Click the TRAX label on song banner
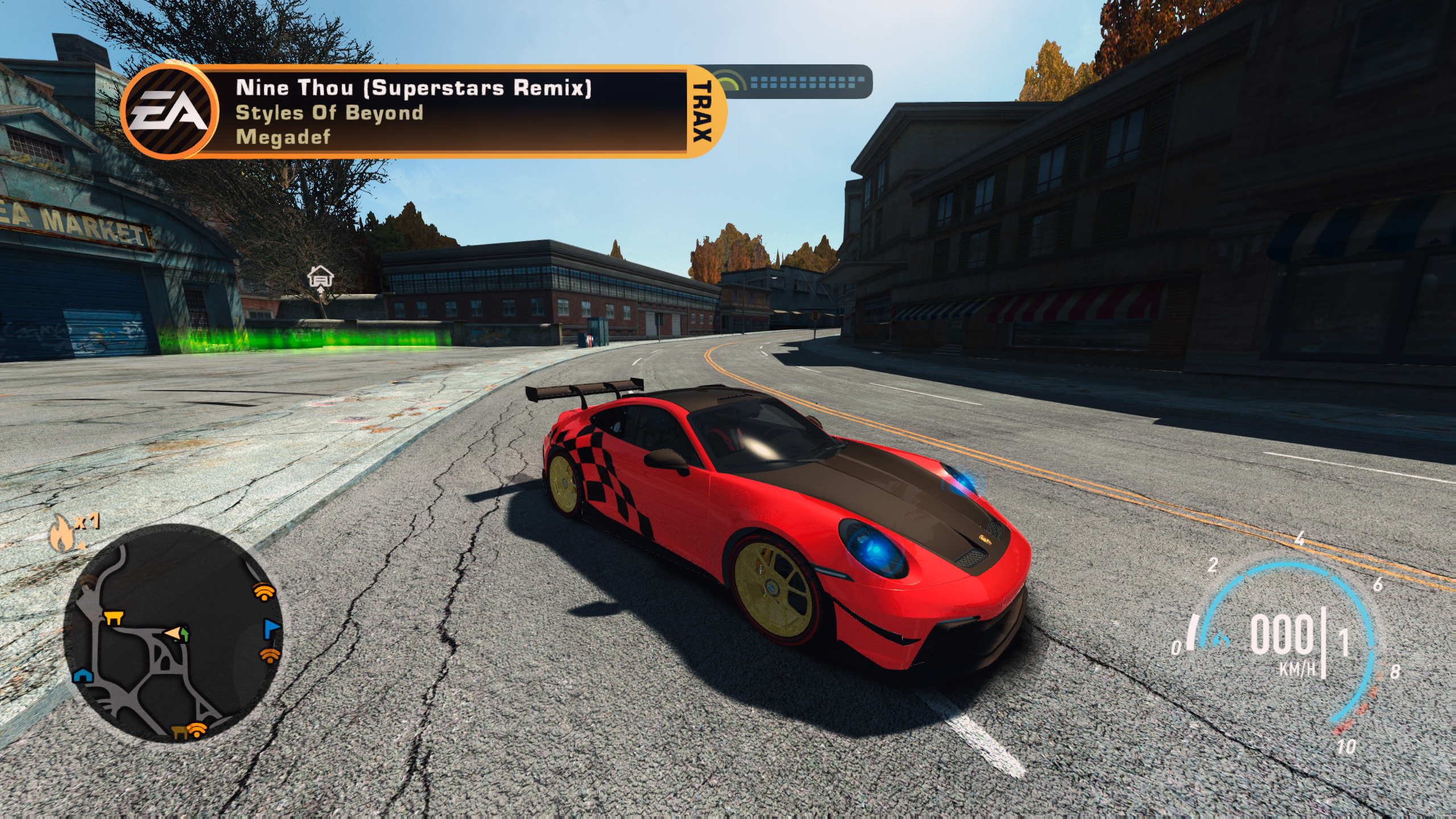The image size is (1456, 819). [702, 111]
